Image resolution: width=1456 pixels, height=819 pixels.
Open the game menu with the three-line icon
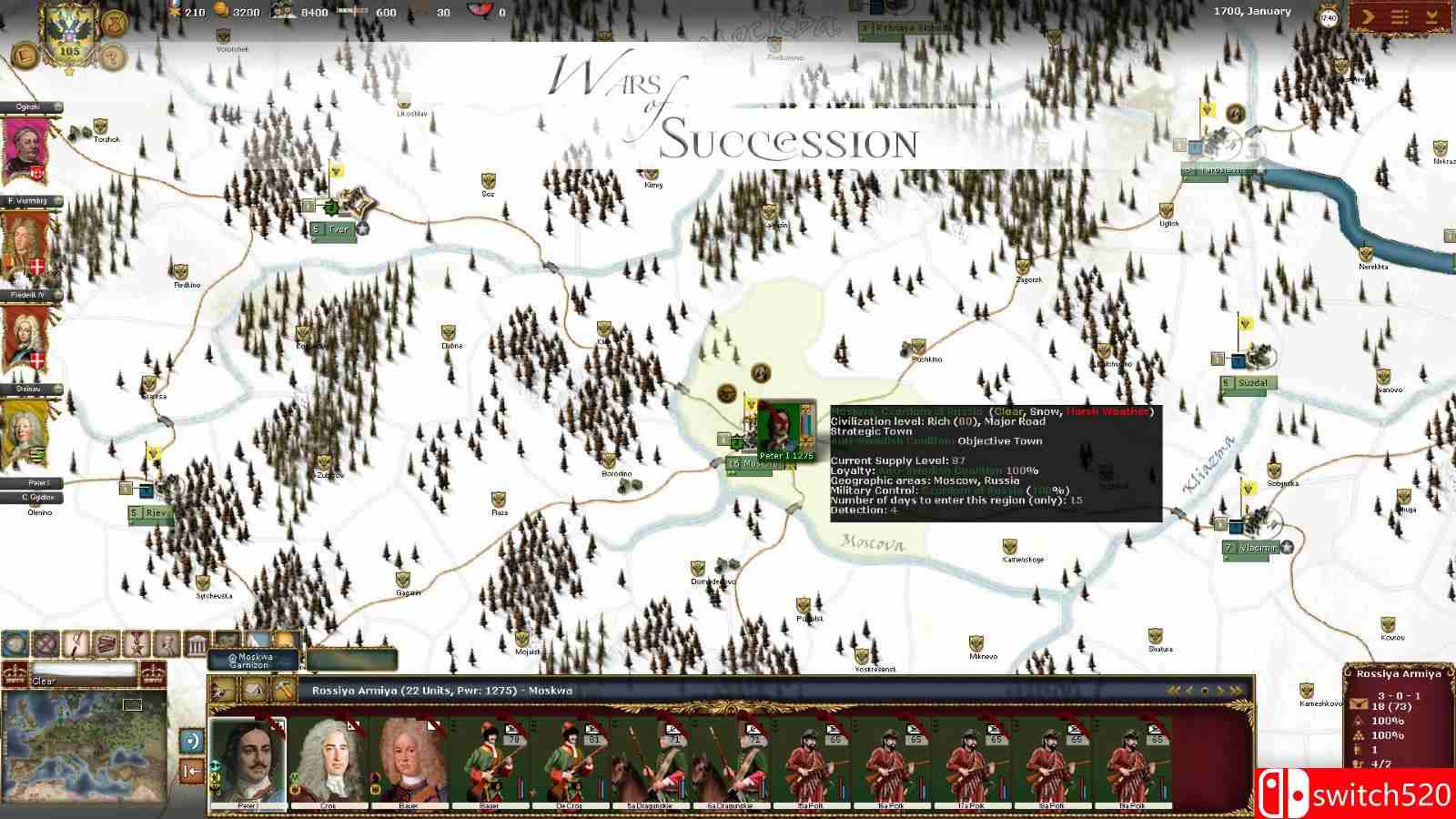[x=1400, y=16]
